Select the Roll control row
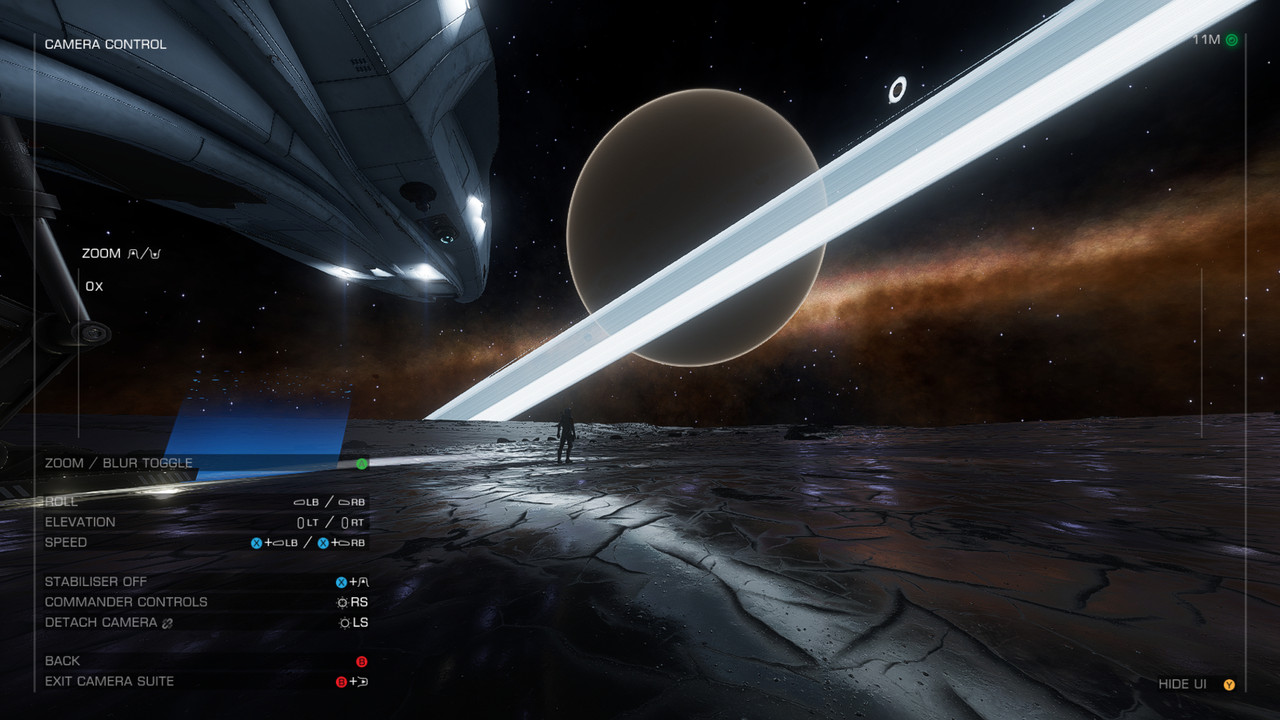1280x720 pixels. (x=62, y=502)
